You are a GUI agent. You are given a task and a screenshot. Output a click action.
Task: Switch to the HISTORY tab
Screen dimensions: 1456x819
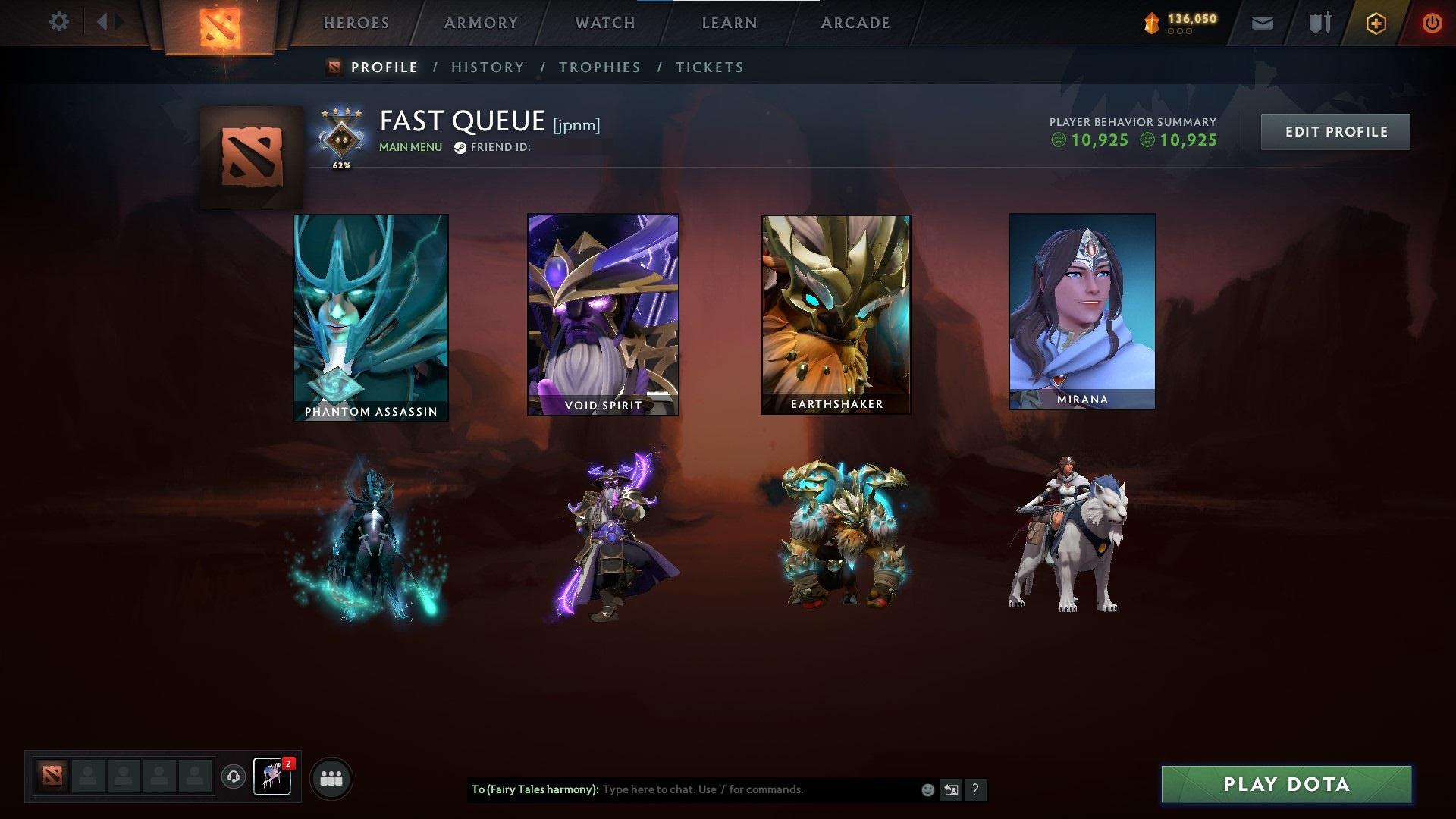488,67
